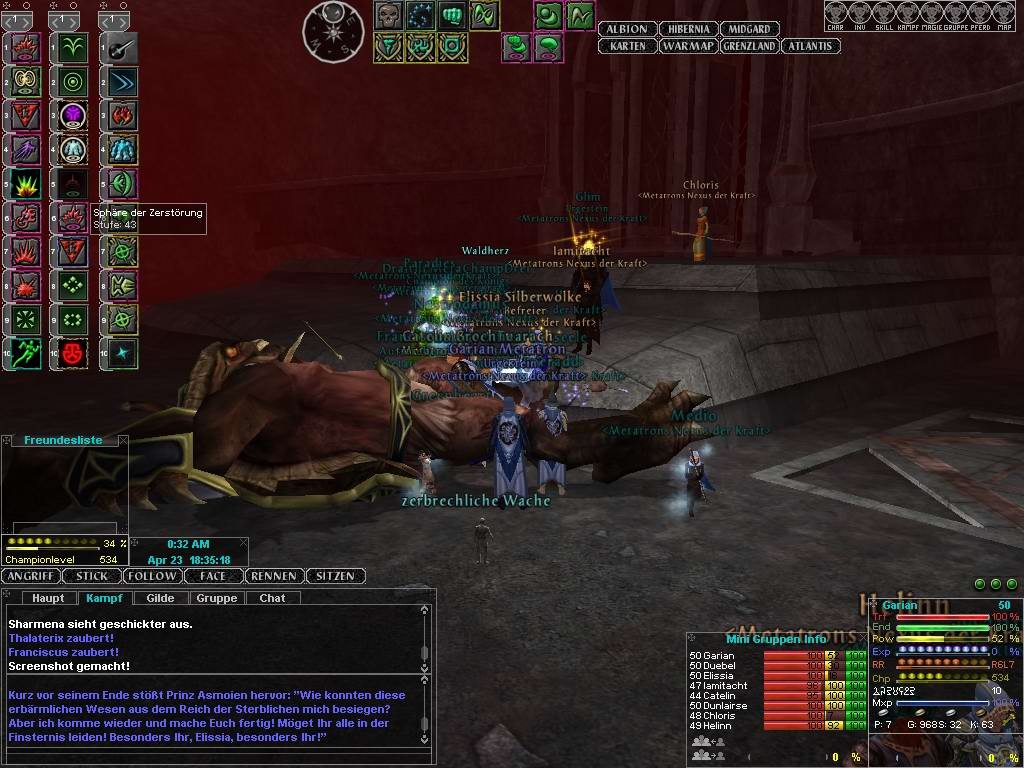Image resolution: width=1024 pixels, height=768 pixels.
Task: Choose the Sitzen sit button
Action: click(334, 576)
